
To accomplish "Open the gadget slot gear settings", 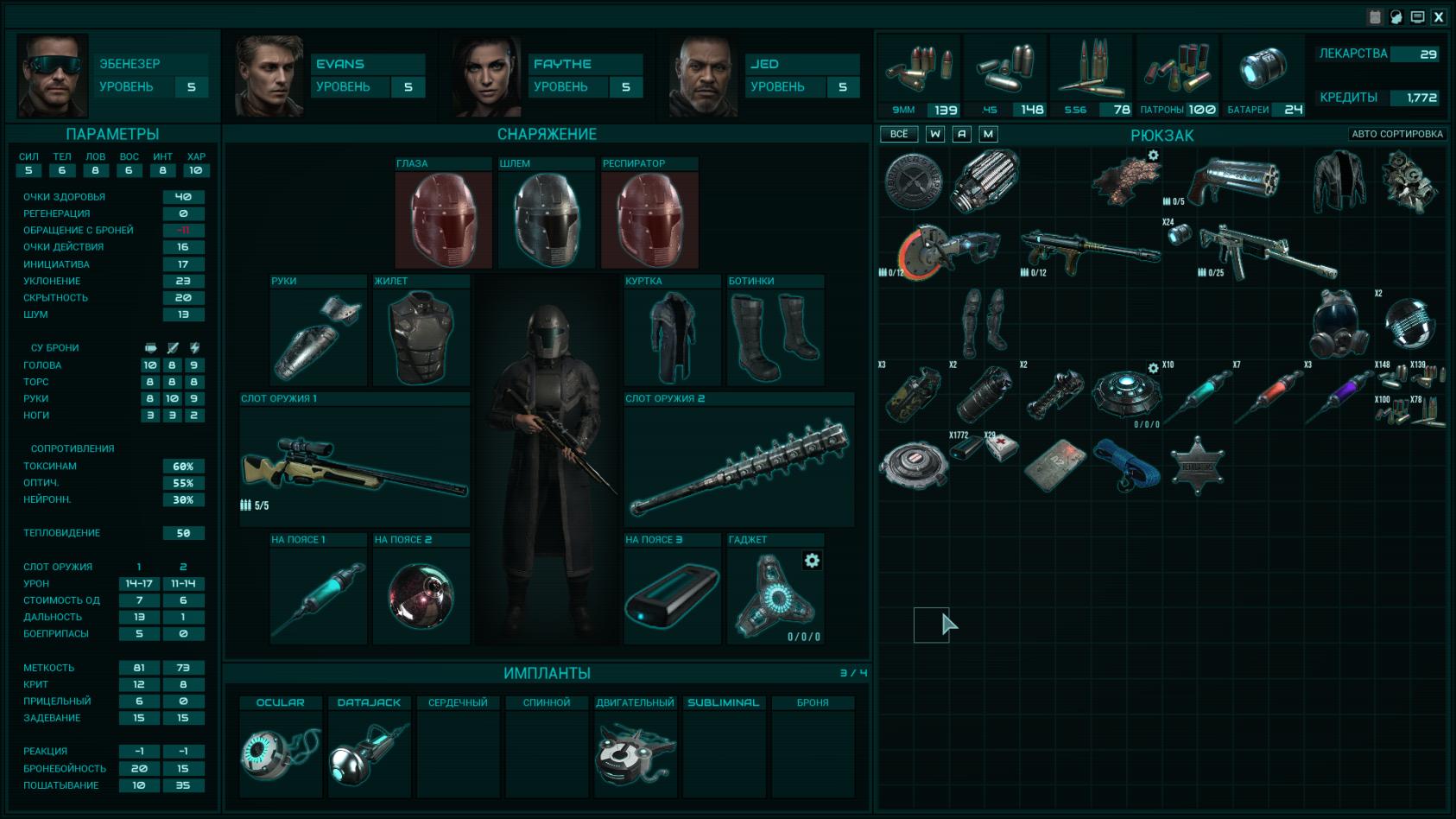I will point(812,561).
